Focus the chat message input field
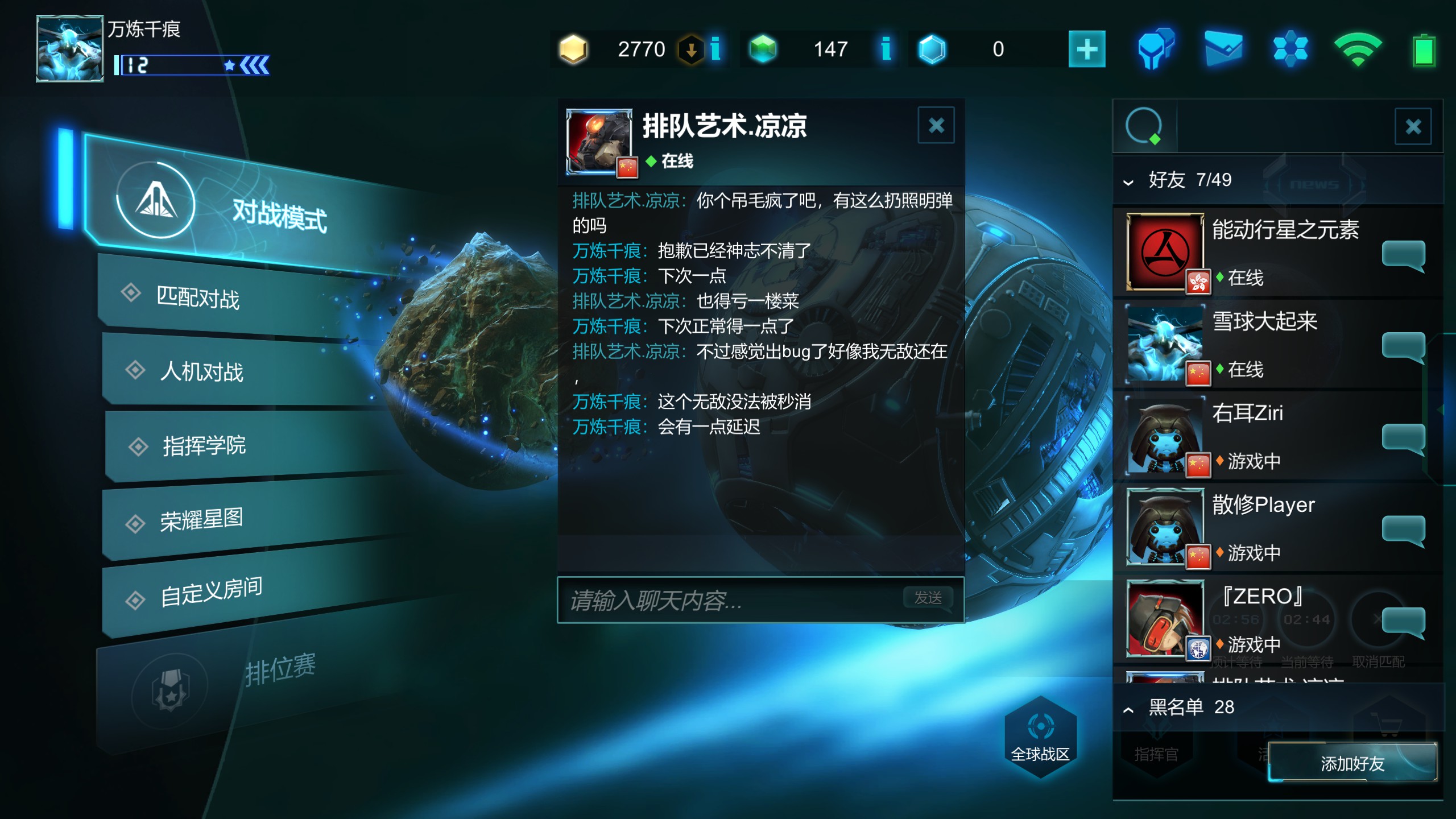This screenshot has width=1456, height=819. tap(728, 601)
